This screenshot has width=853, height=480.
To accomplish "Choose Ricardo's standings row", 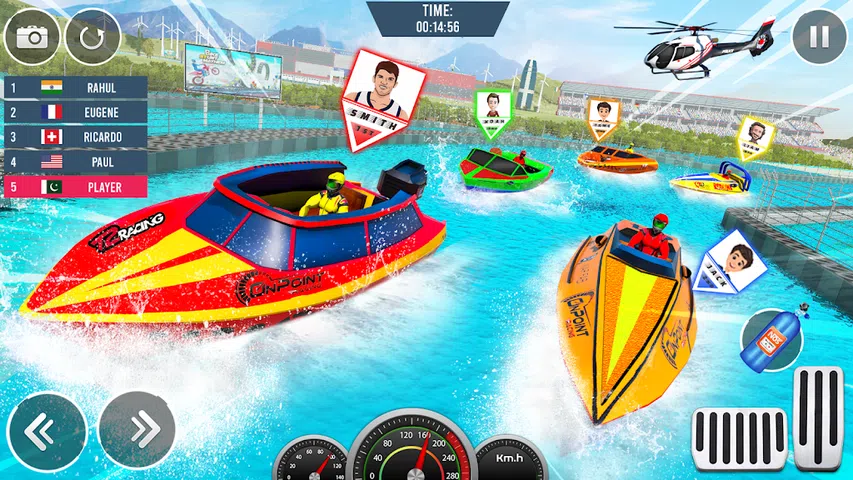I will [75, 137].
